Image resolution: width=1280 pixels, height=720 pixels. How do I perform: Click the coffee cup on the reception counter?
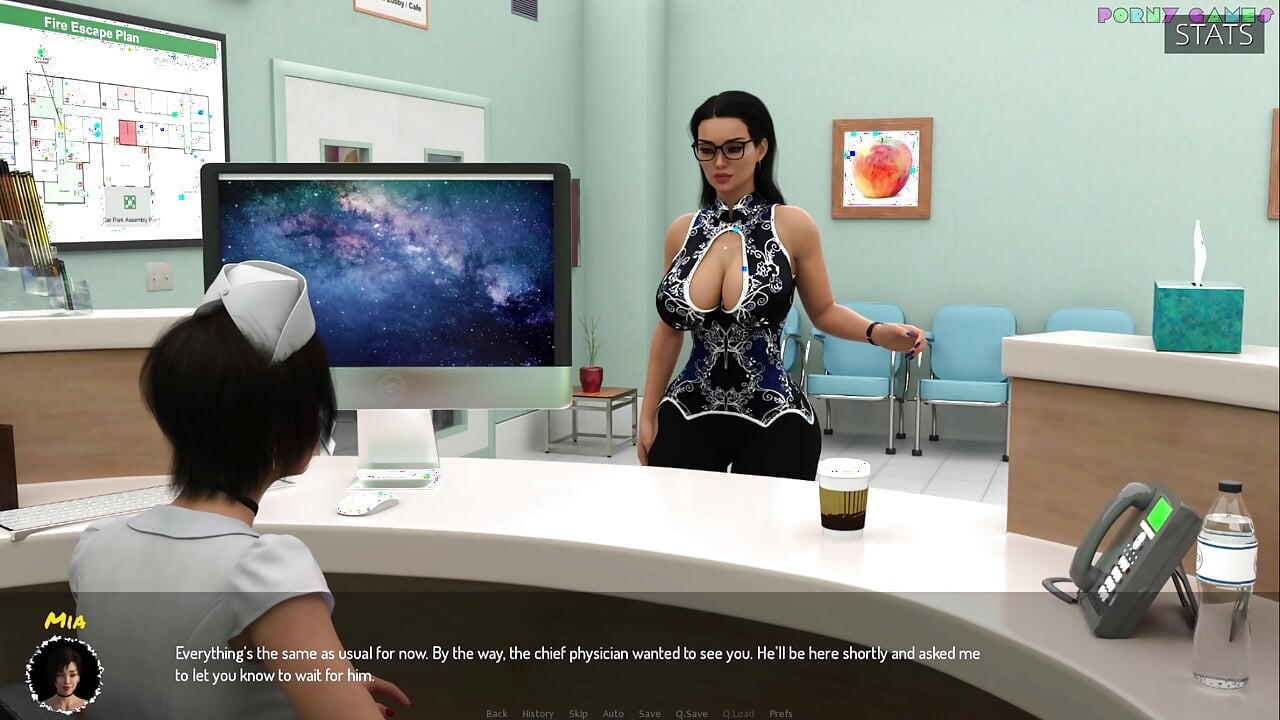[843, 497]
